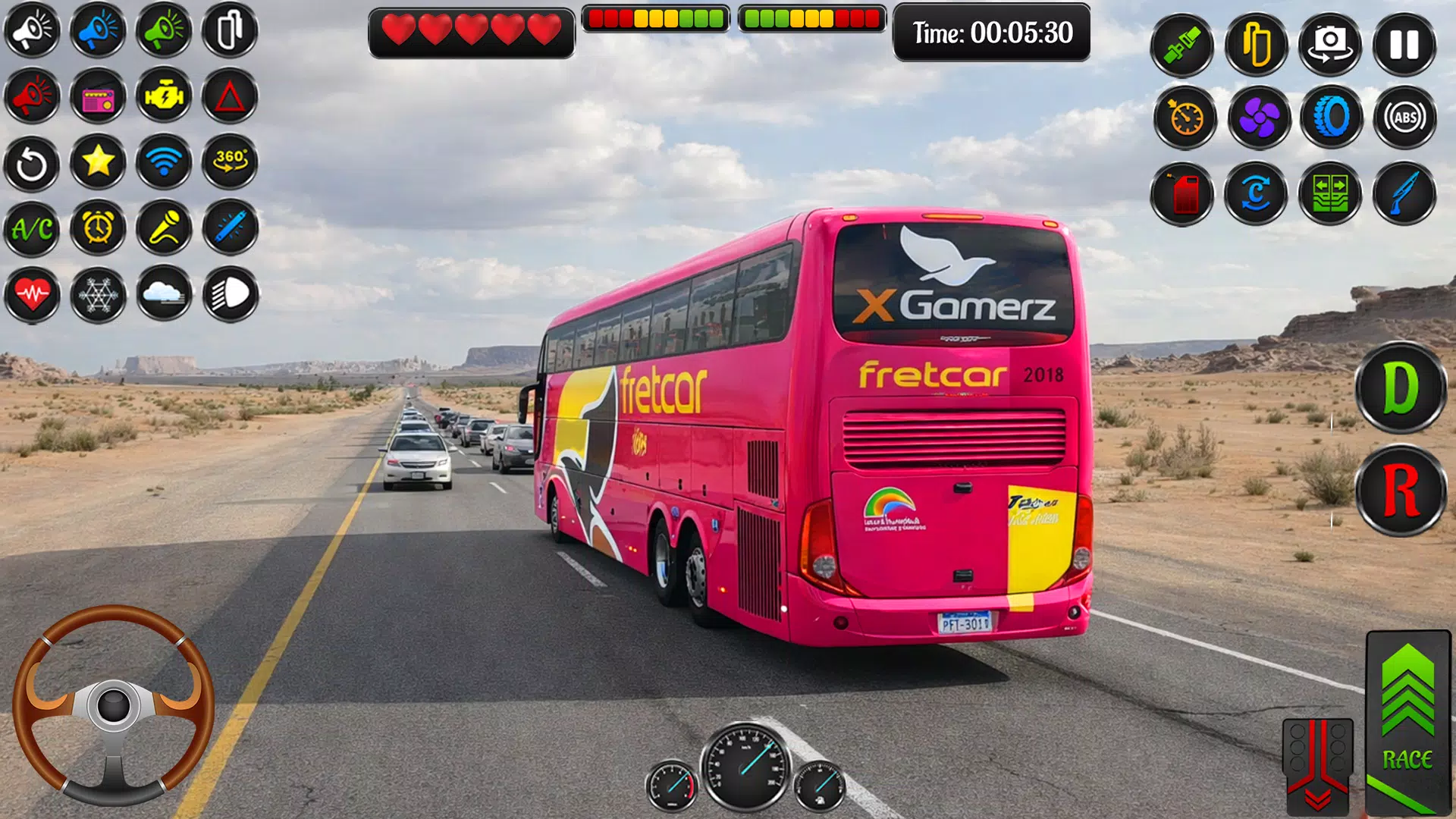Toggle the A/C on

tap(33, 228)
